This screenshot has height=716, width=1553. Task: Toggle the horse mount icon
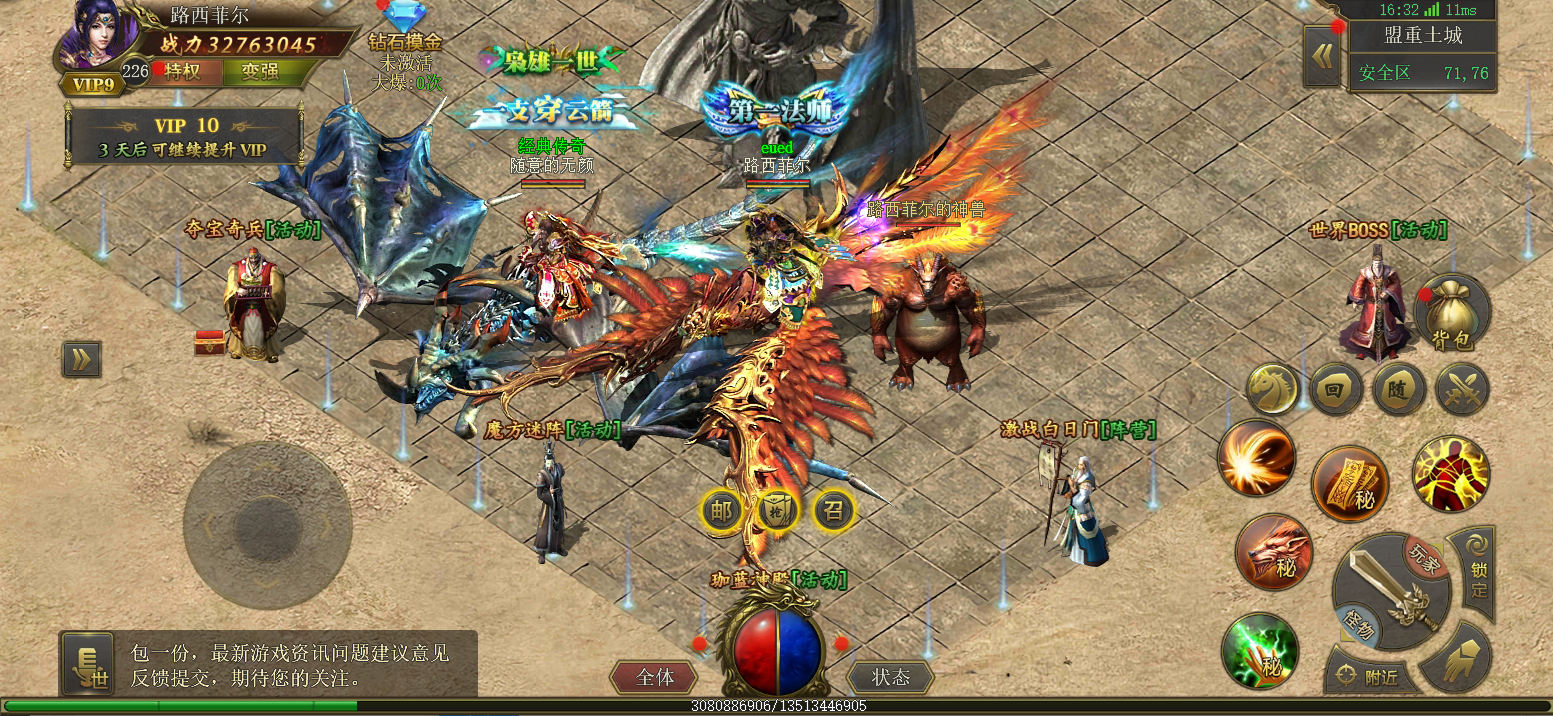1272,389
